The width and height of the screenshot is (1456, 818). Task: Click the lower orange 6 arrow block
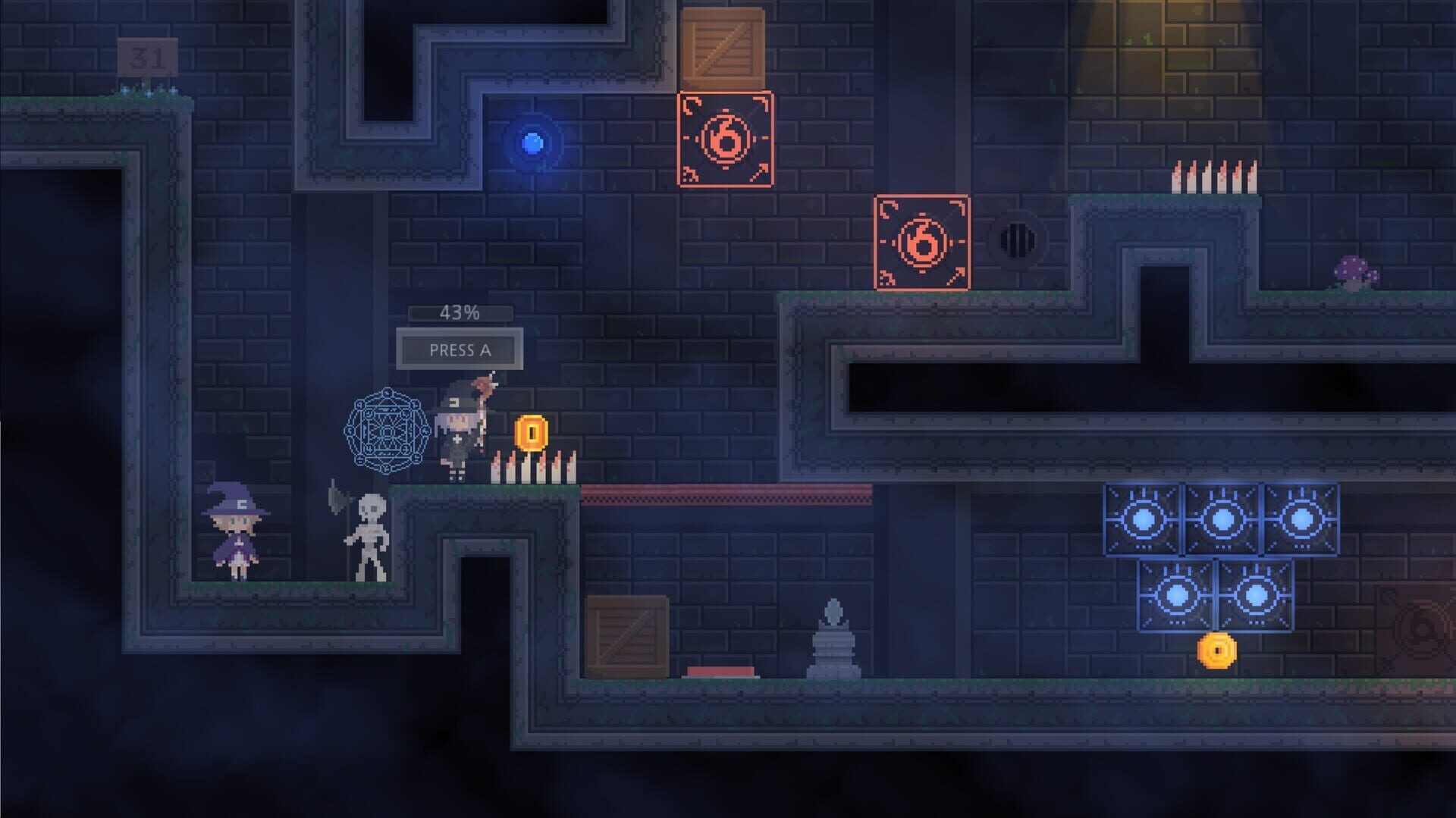[x=924, y=243]
